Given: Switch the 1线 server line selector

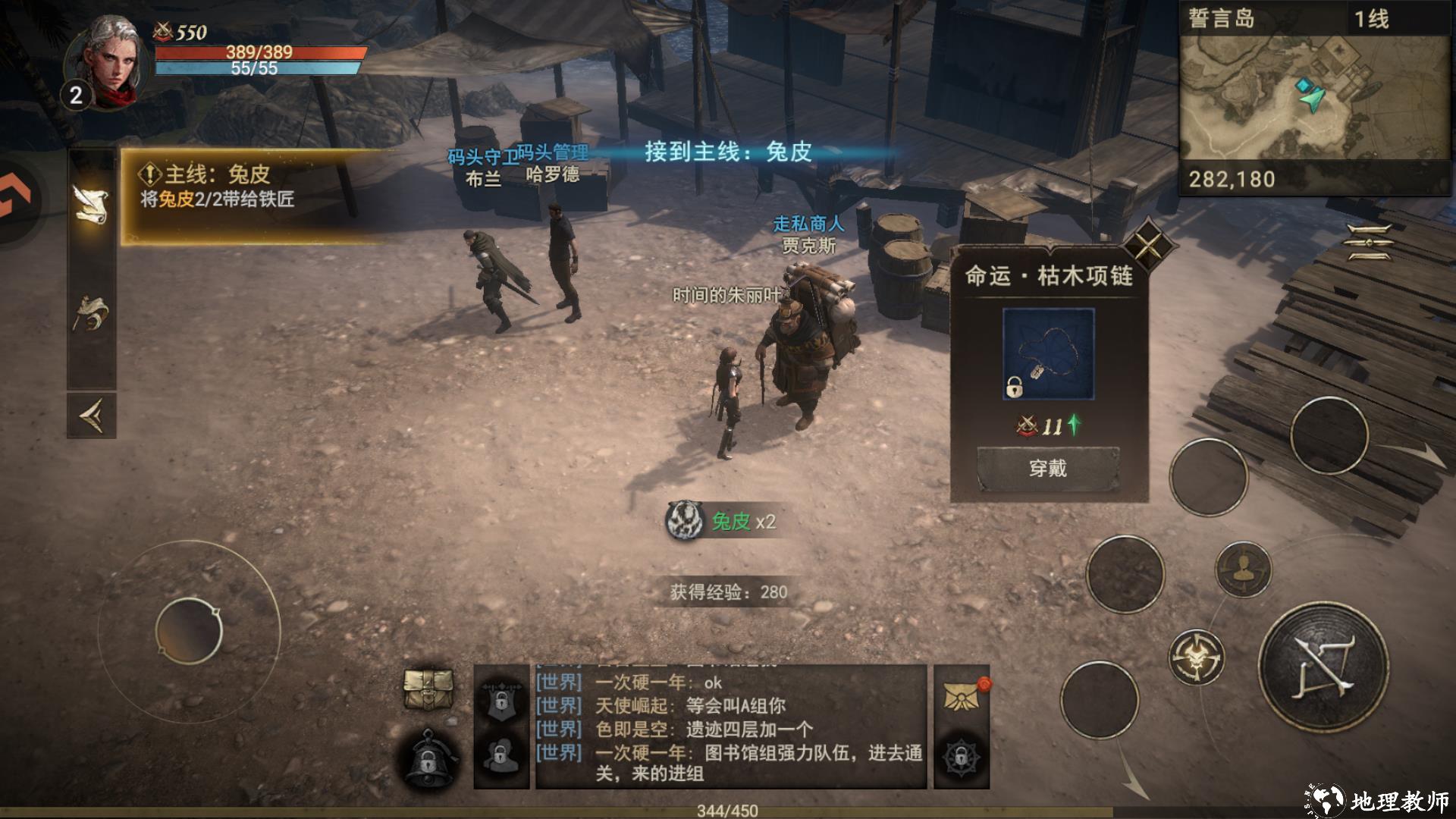Looking at the screenshot, I should click(1372, 19).
